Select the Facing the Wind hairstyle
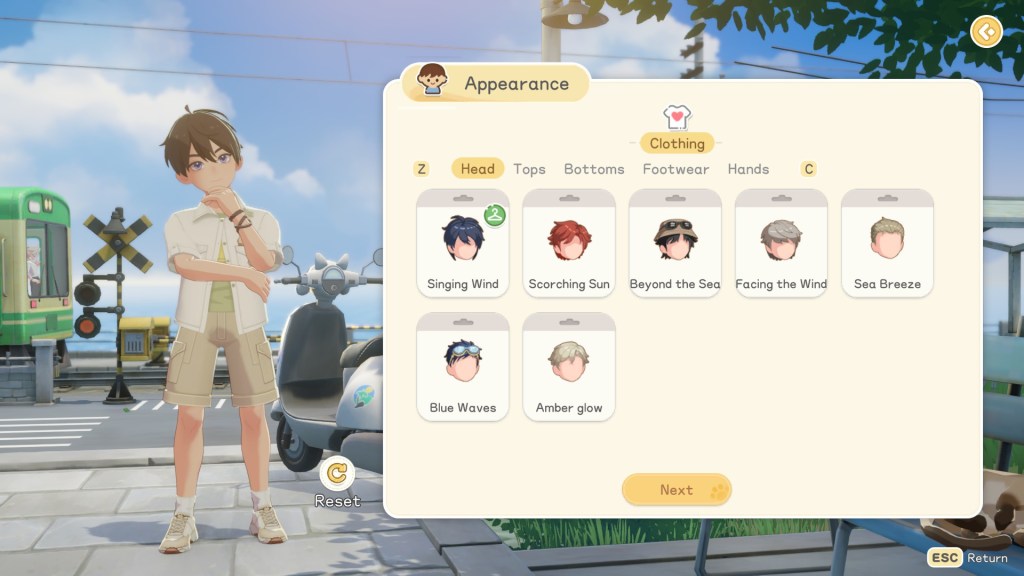Image resolution: width=1024 pixels, height=576 pixels. [781, 244]
